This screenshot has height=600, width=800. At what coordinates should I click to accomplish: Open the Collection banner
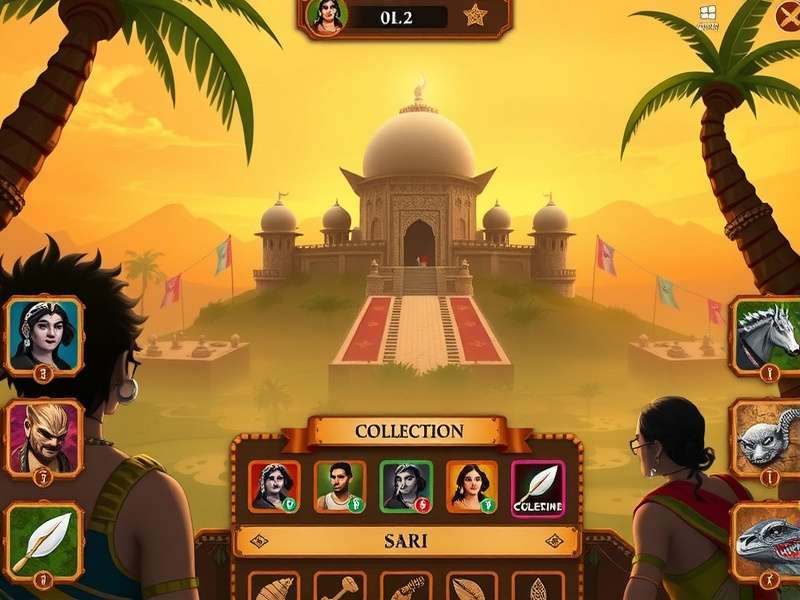[409, 432]
